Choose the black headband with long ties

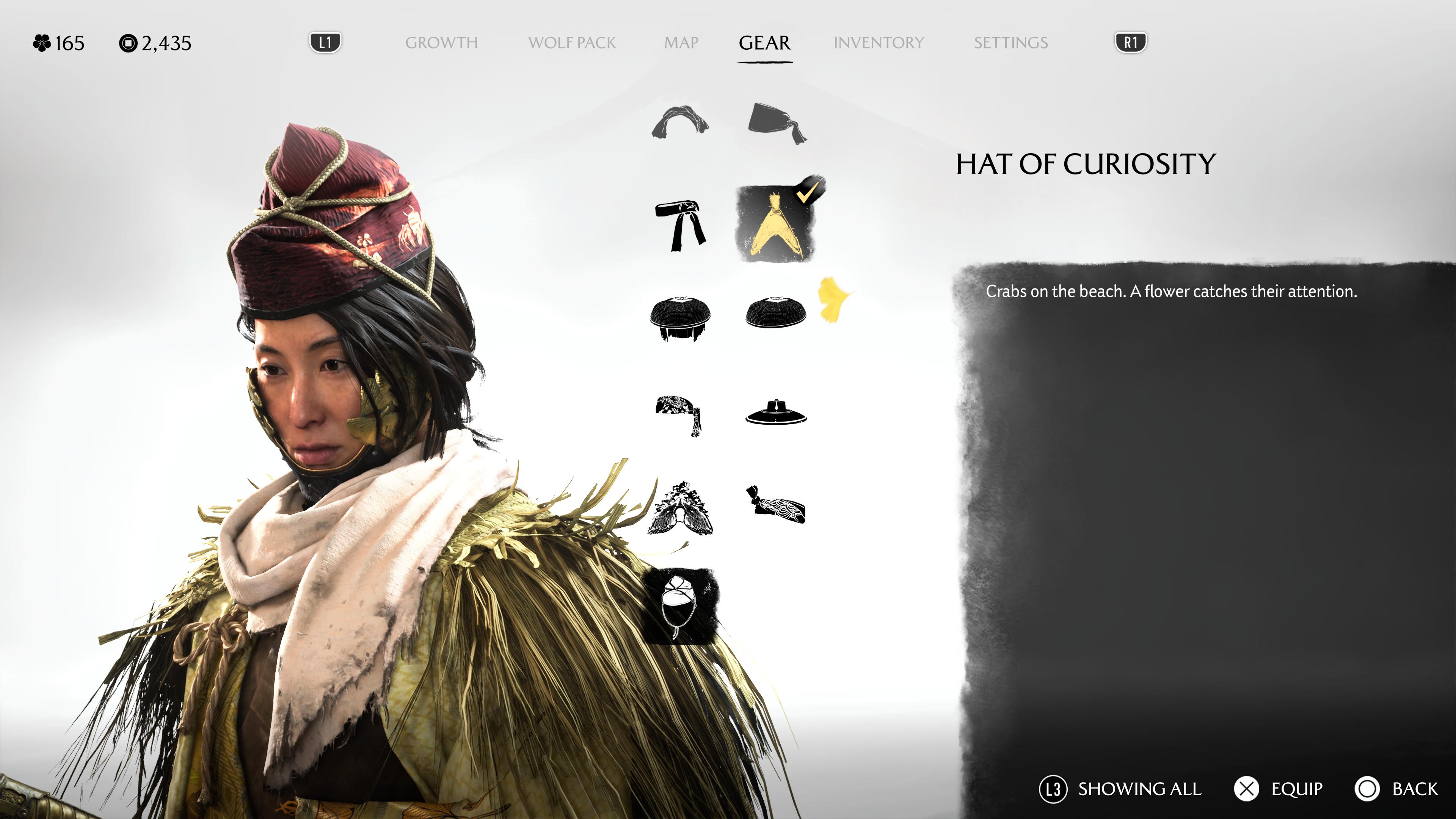click(x=681, y=225)
